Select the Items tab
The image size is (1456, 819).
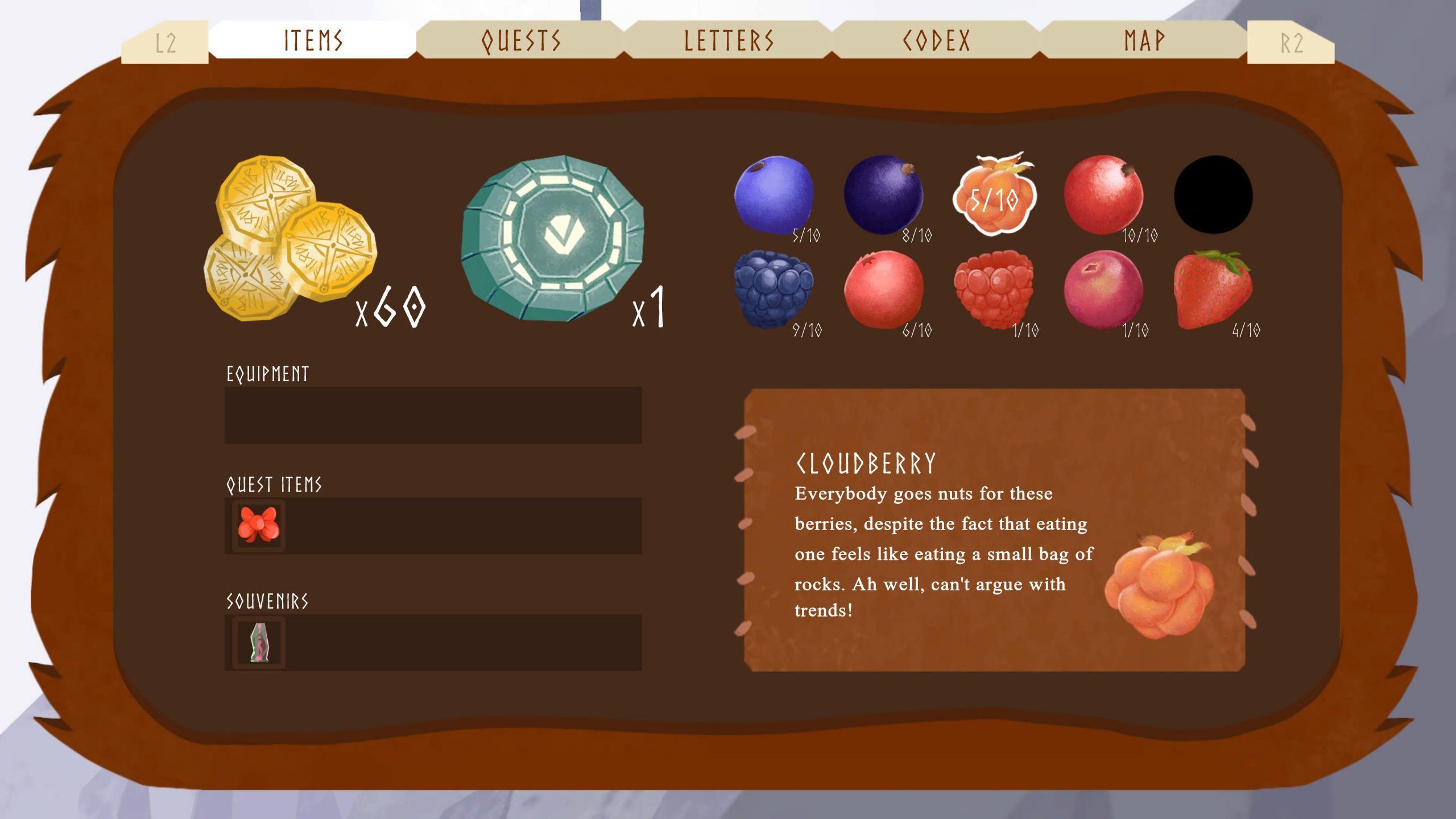point(313,40)
